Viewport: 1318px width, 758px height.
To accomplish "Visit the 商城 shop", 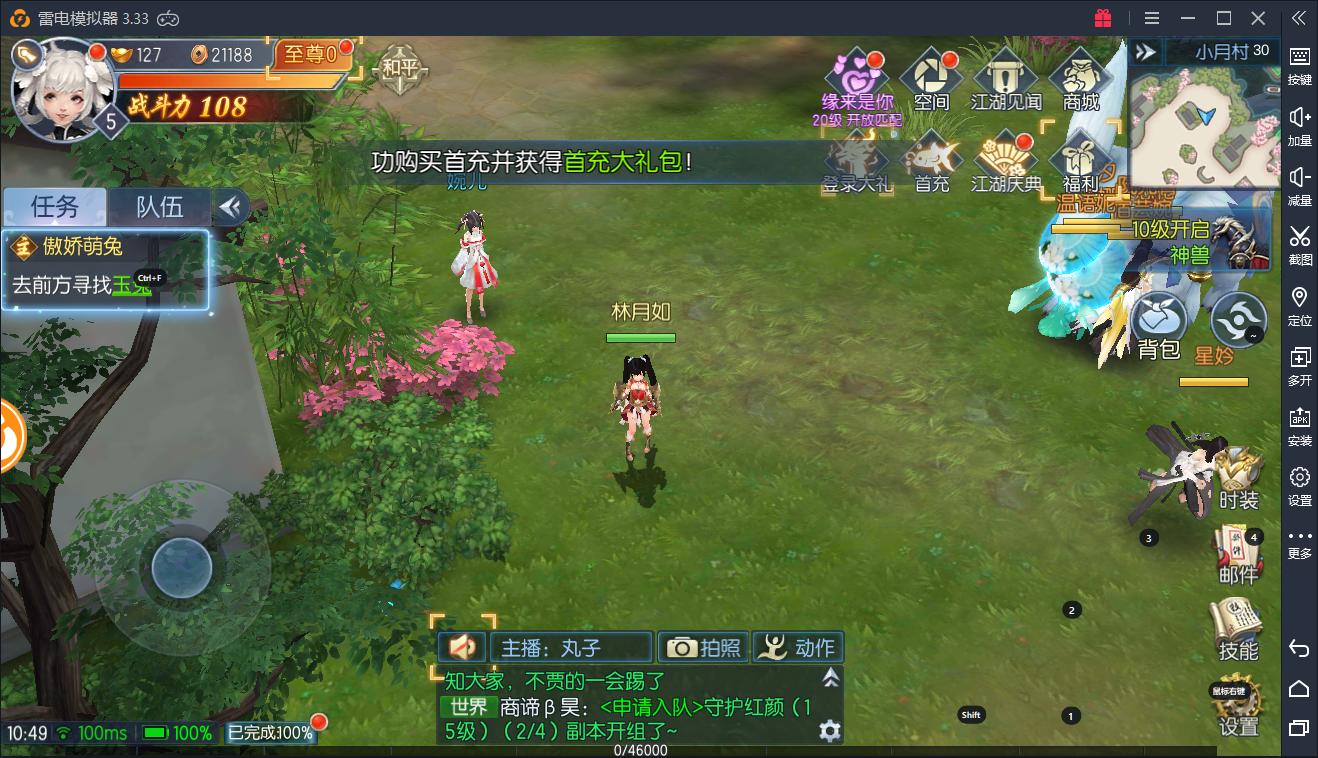I will pyautogui.click(x=1081, y=78).
